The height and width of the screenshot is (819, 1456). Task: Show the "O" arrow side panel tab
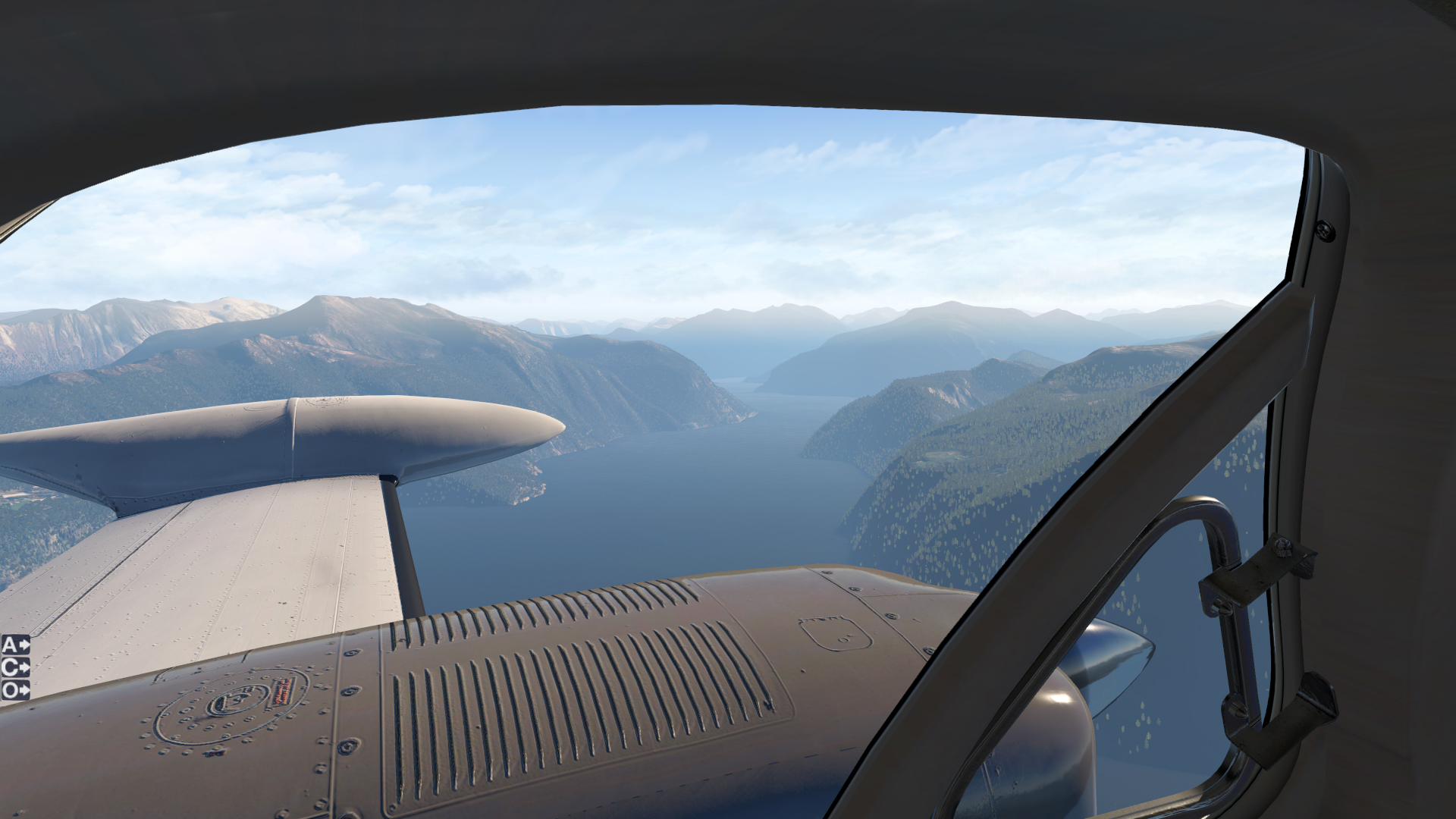[x=15, y=690]
